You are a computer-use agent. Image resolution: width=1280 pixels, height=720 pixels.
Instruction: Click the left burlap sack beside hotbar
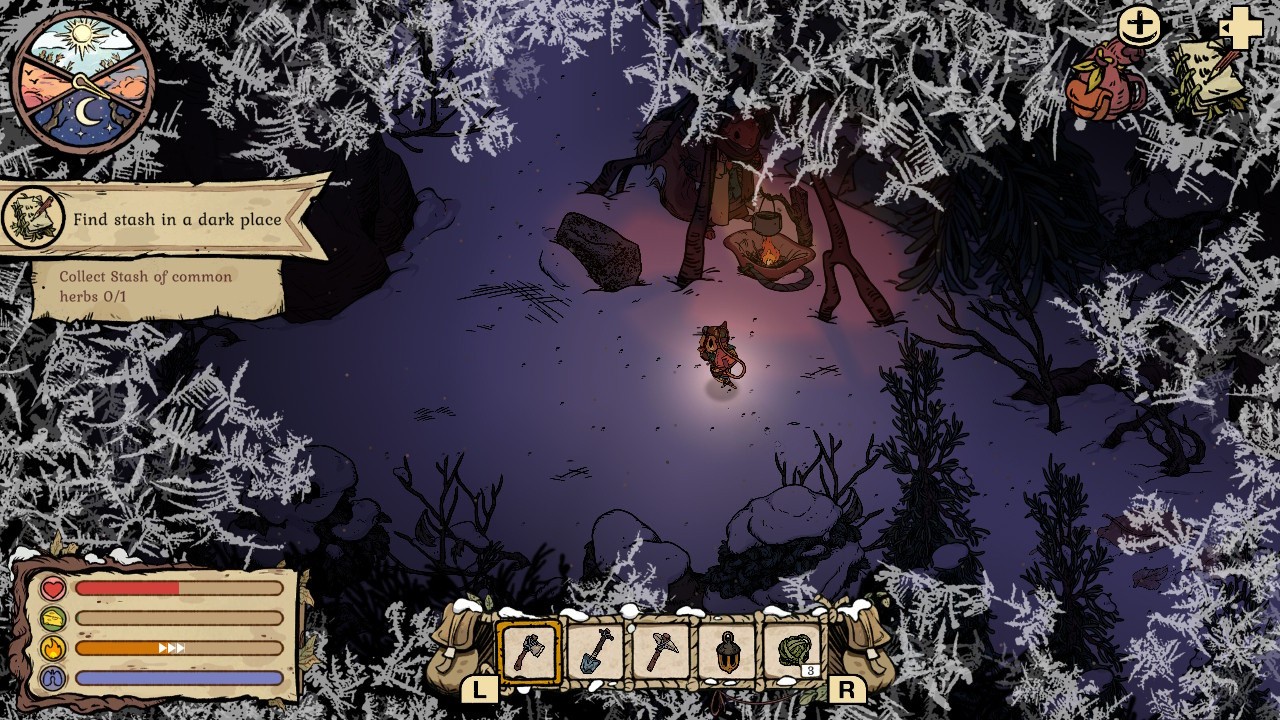point(458,650)
